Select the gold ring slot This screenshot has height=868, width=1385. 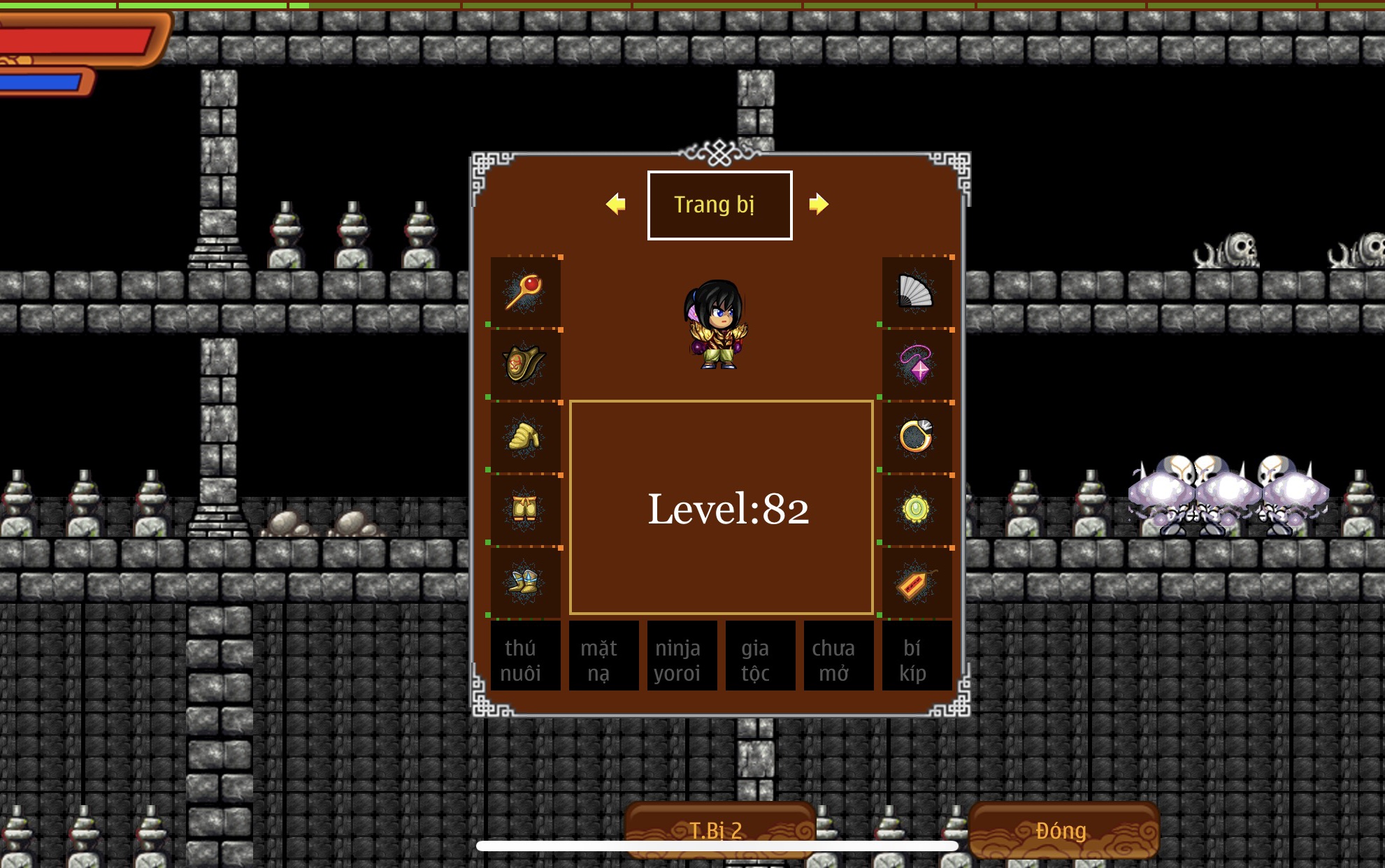[x=916, y=437]
